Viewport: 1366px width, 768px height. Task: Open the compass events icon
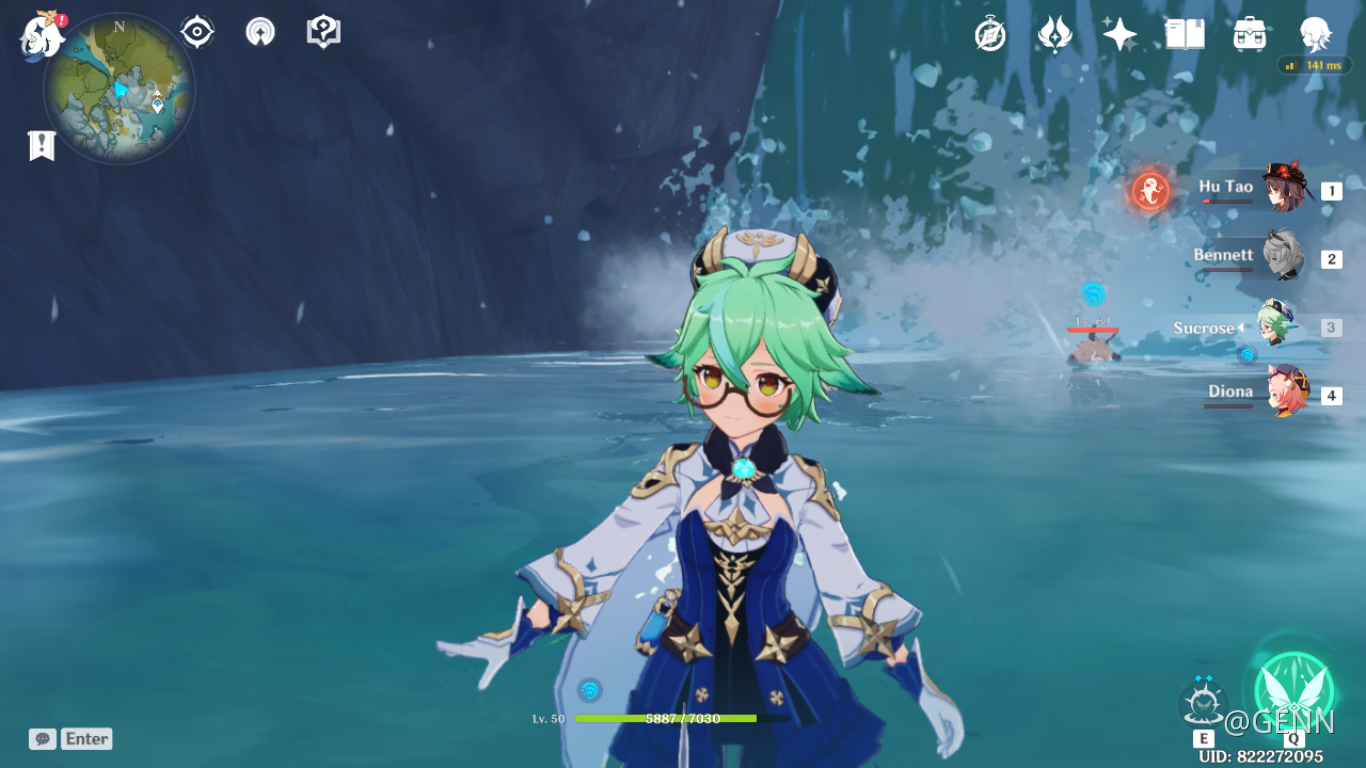pos(990,35)
